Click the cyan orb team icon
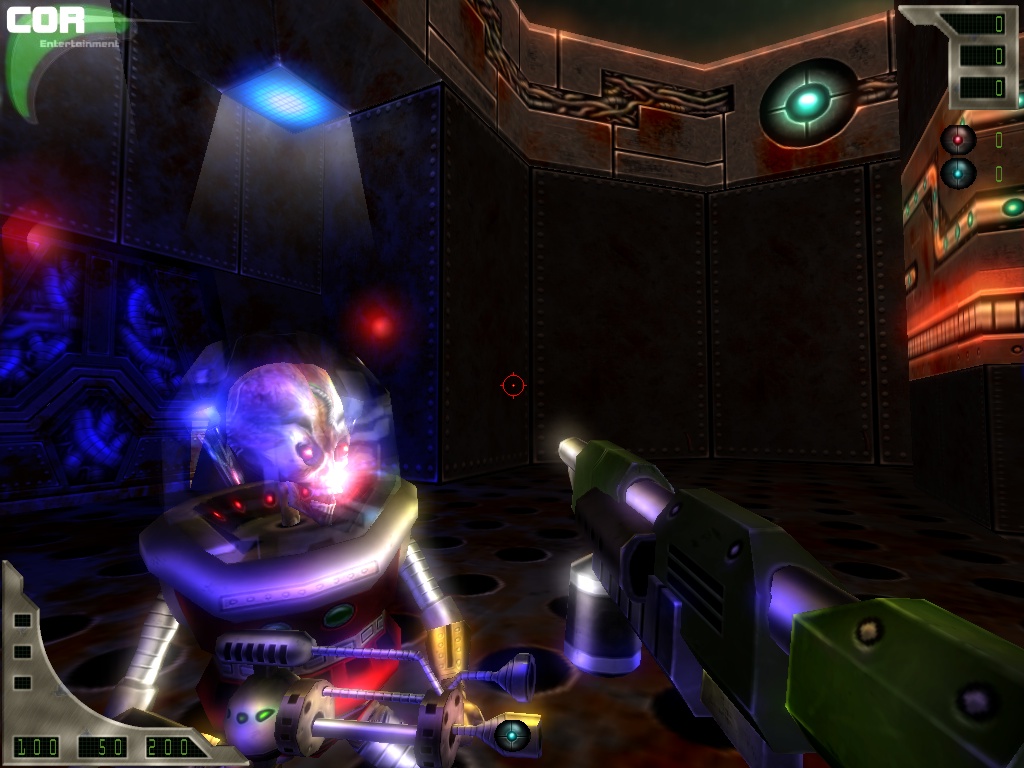Viewport: 1024px width, 768px height. coord(958,173)
